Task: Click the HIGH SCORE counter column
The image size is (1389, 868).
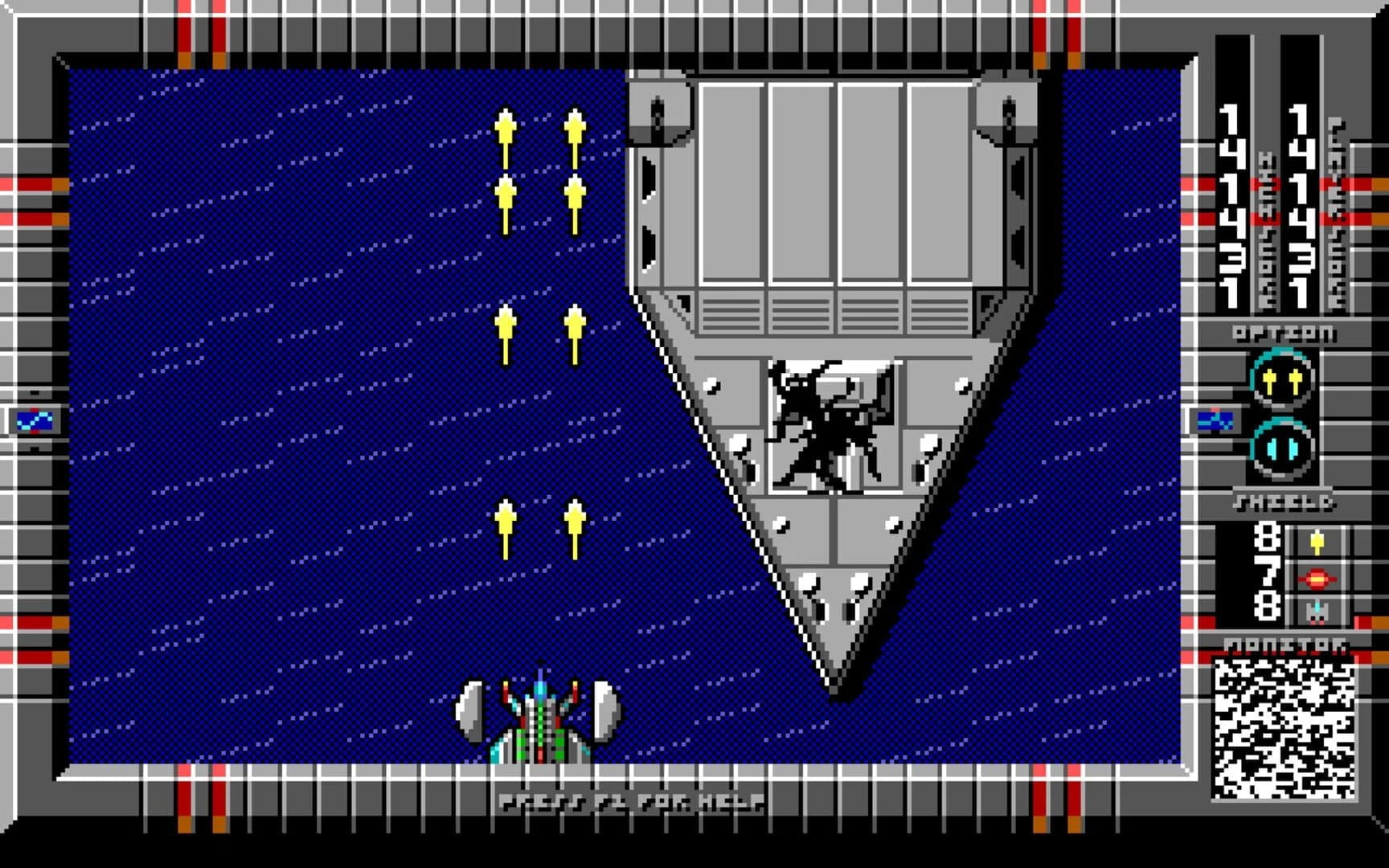Action: point(1228,201)
